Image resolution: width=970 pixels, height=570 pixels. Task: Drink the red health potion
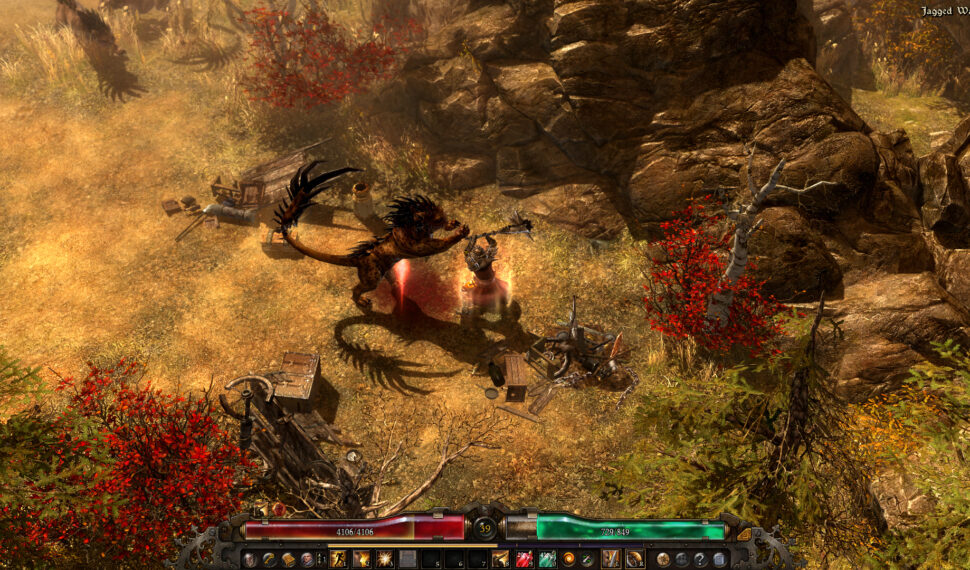point(524,559)
